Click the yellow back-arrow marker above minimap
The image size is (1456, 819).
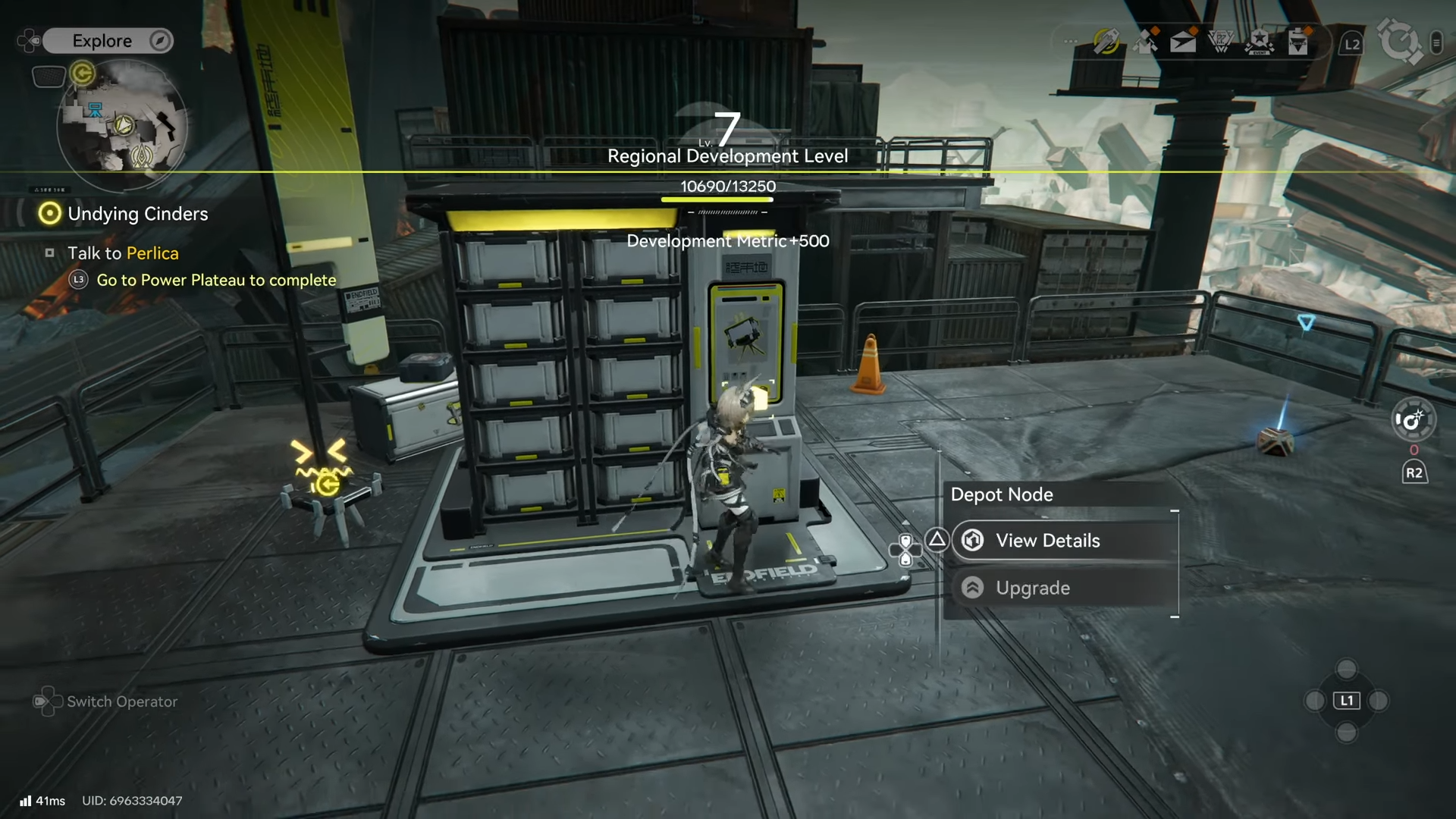[x=82, y=74]
